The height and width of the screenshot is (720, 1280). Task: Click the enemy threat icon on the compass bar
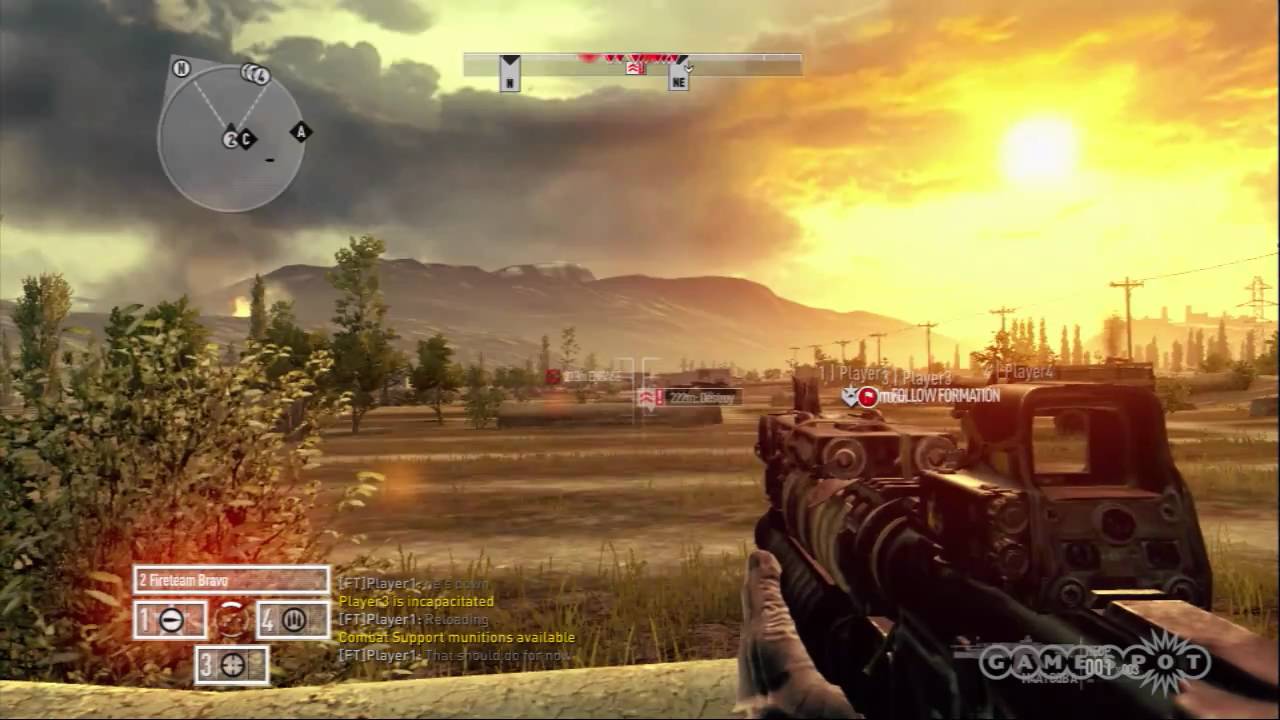click(635, 68)
